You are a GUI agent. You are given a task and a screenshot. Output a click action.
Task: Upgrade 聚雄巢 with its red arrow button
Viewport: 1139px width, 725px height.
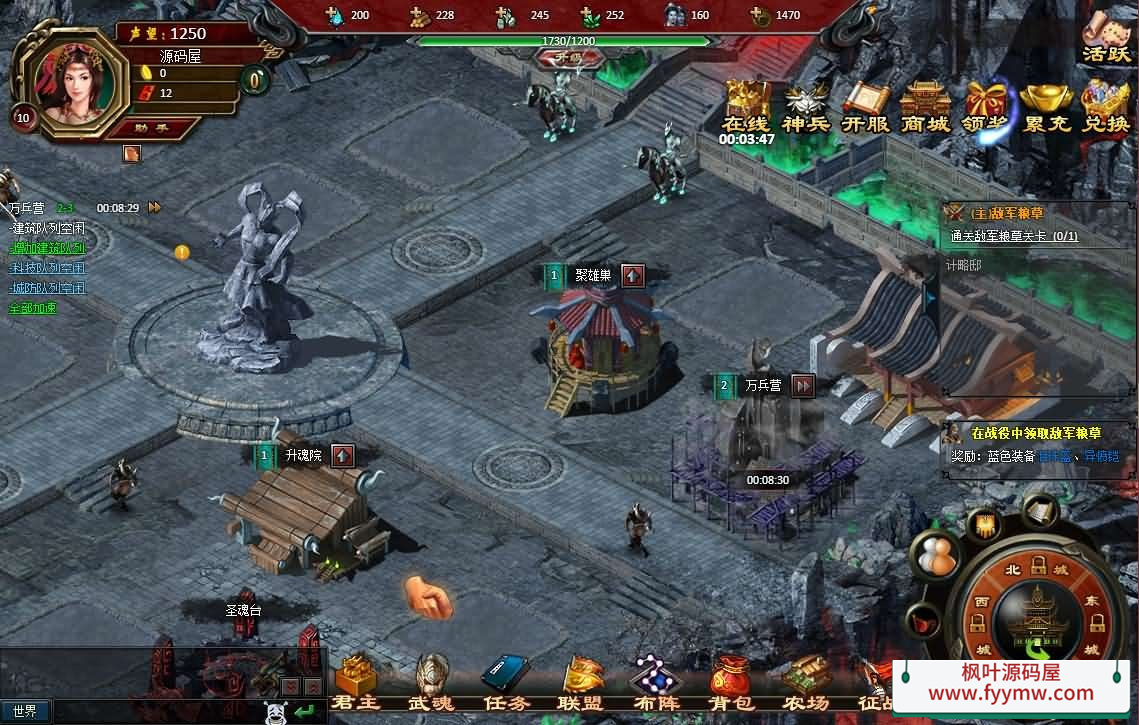pyautogui.click(x=632, y=275)
